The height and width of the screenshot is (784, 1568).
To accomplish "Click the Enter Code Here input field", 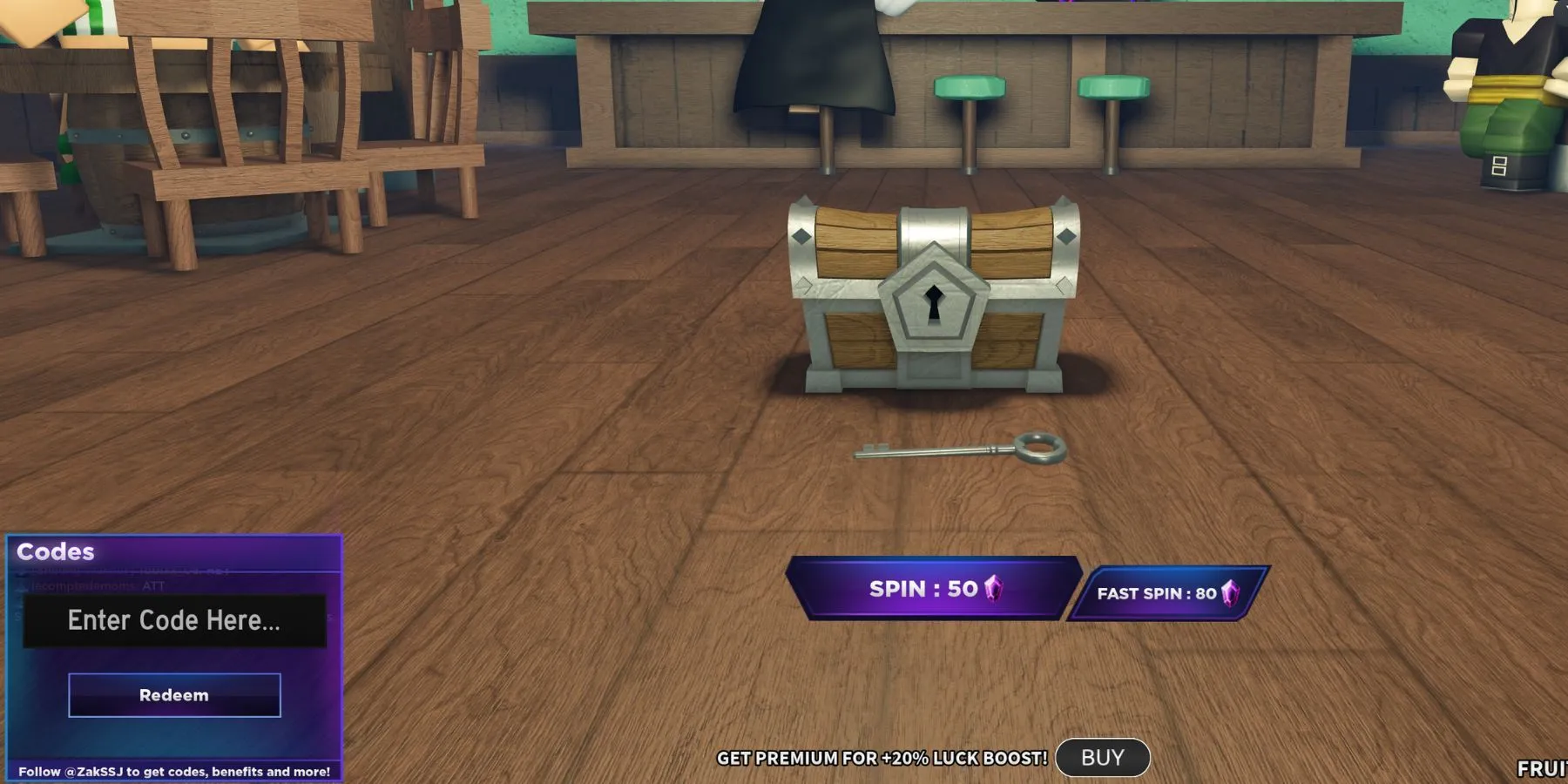I will [173, 620].
